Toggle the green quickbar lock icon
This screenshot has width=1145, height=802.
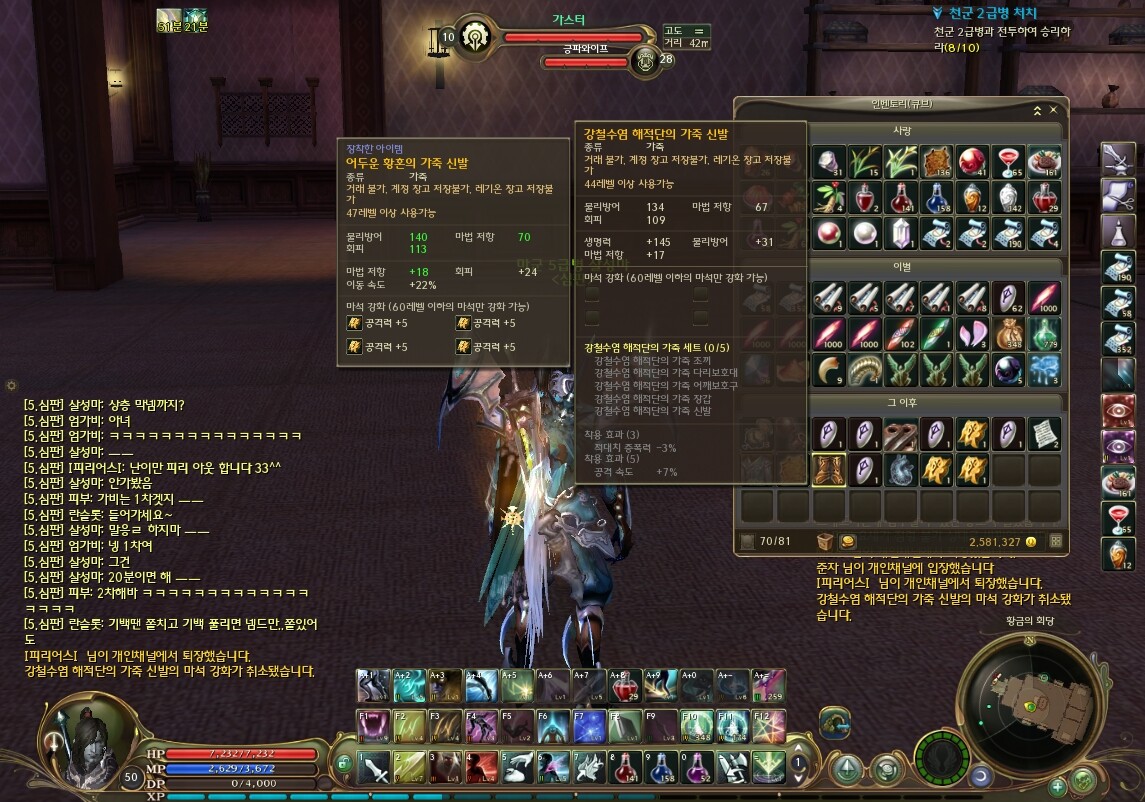343,764
